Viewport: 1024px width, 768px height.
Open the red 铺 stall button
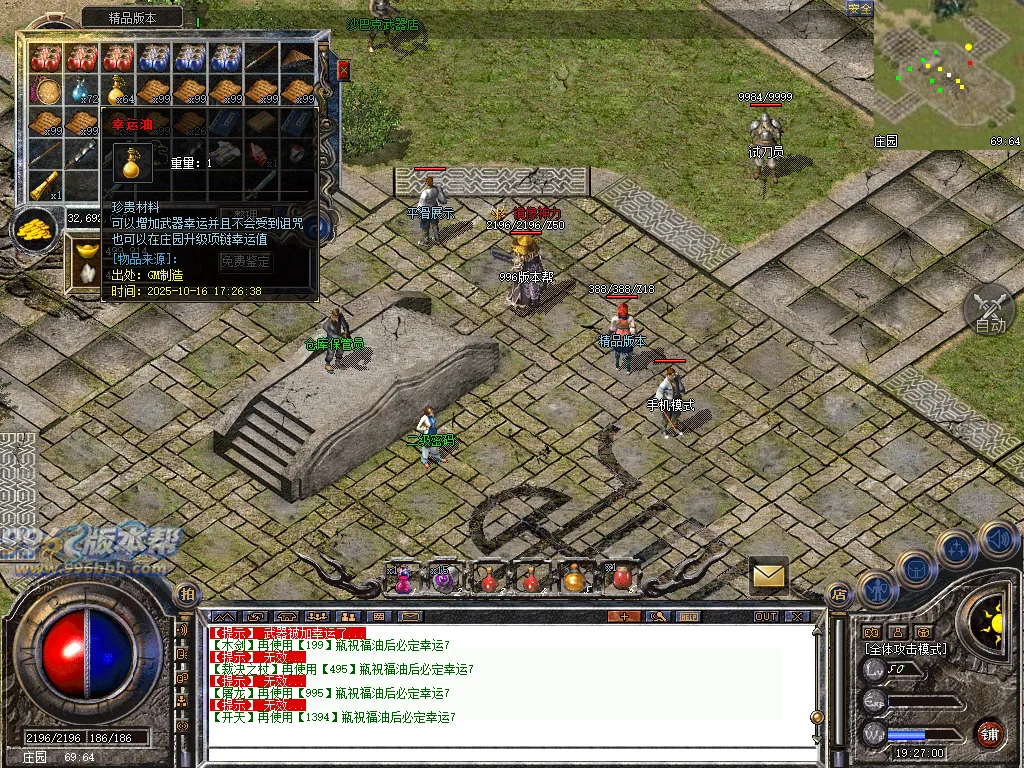989,733
